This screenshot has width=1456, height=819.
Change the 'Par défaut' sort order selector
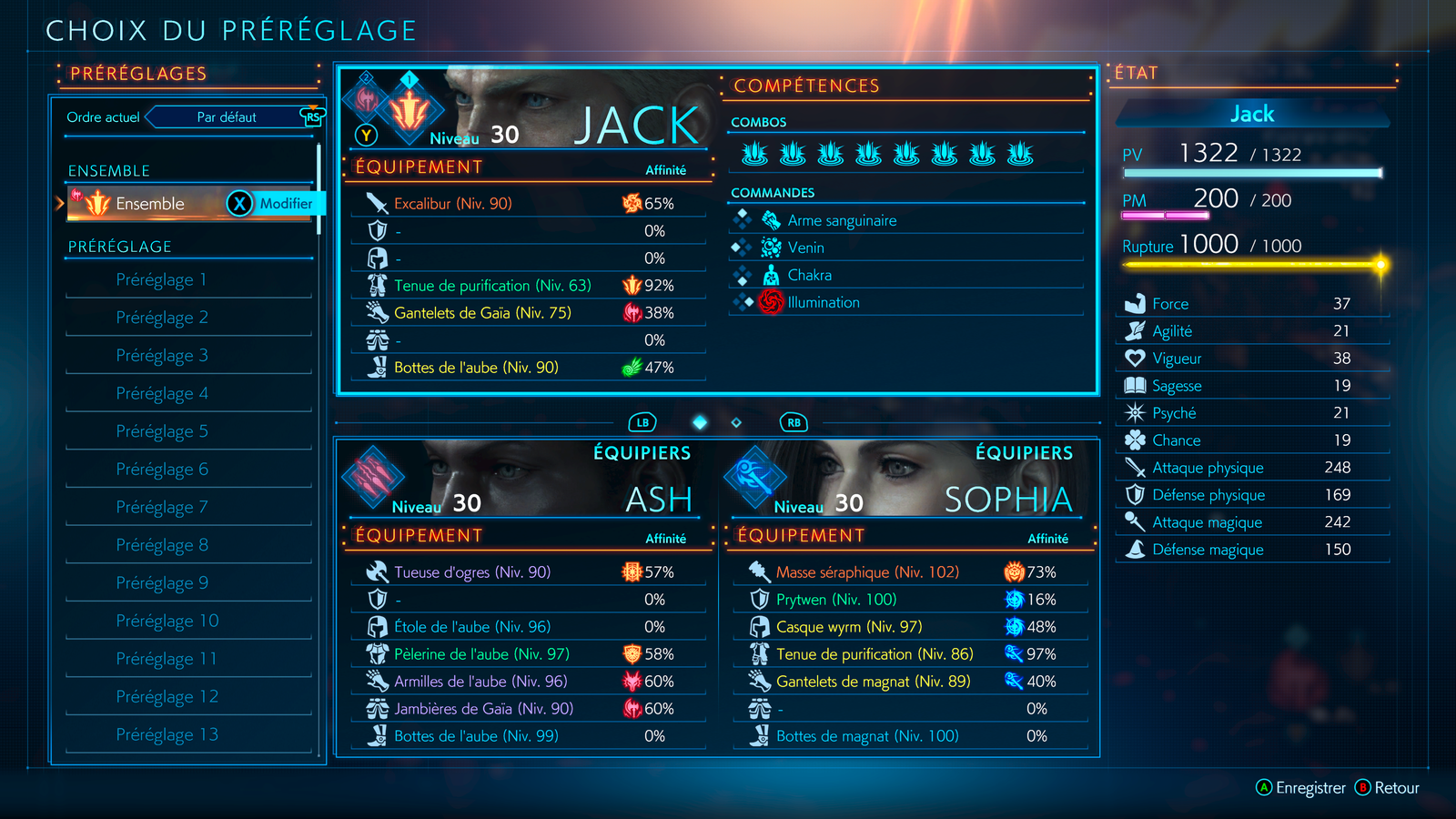point(227,117)
